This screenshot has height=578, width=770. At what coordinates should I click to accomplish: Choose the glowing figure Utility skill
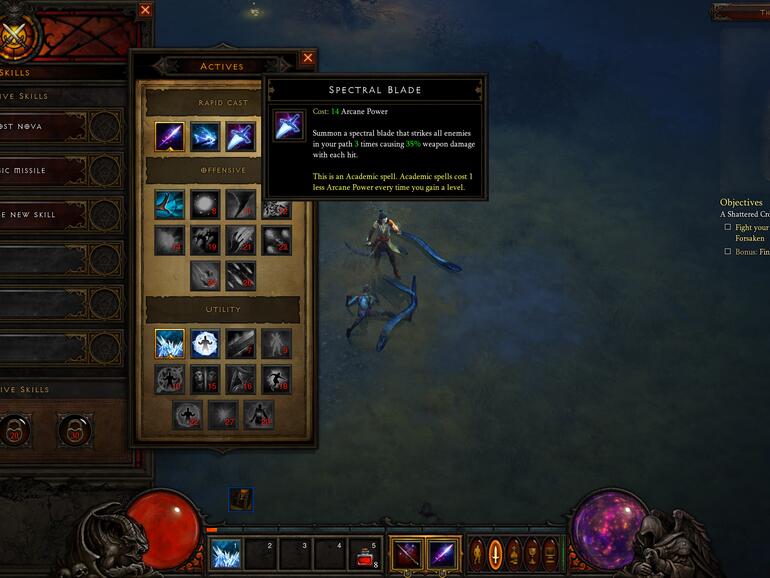205,343
